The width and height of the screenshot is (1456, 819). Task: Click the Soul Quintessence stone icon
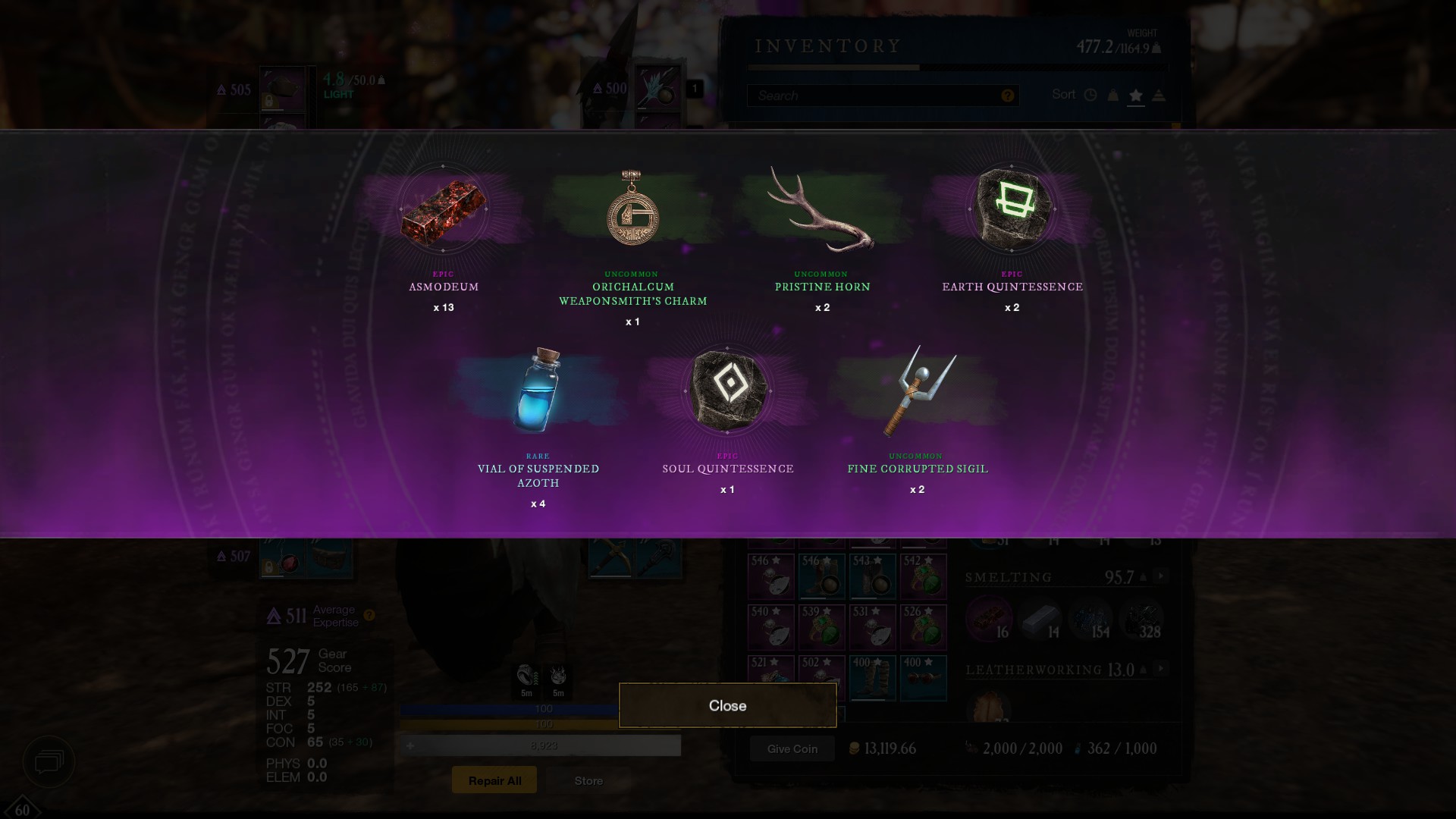tap(726, 391)
